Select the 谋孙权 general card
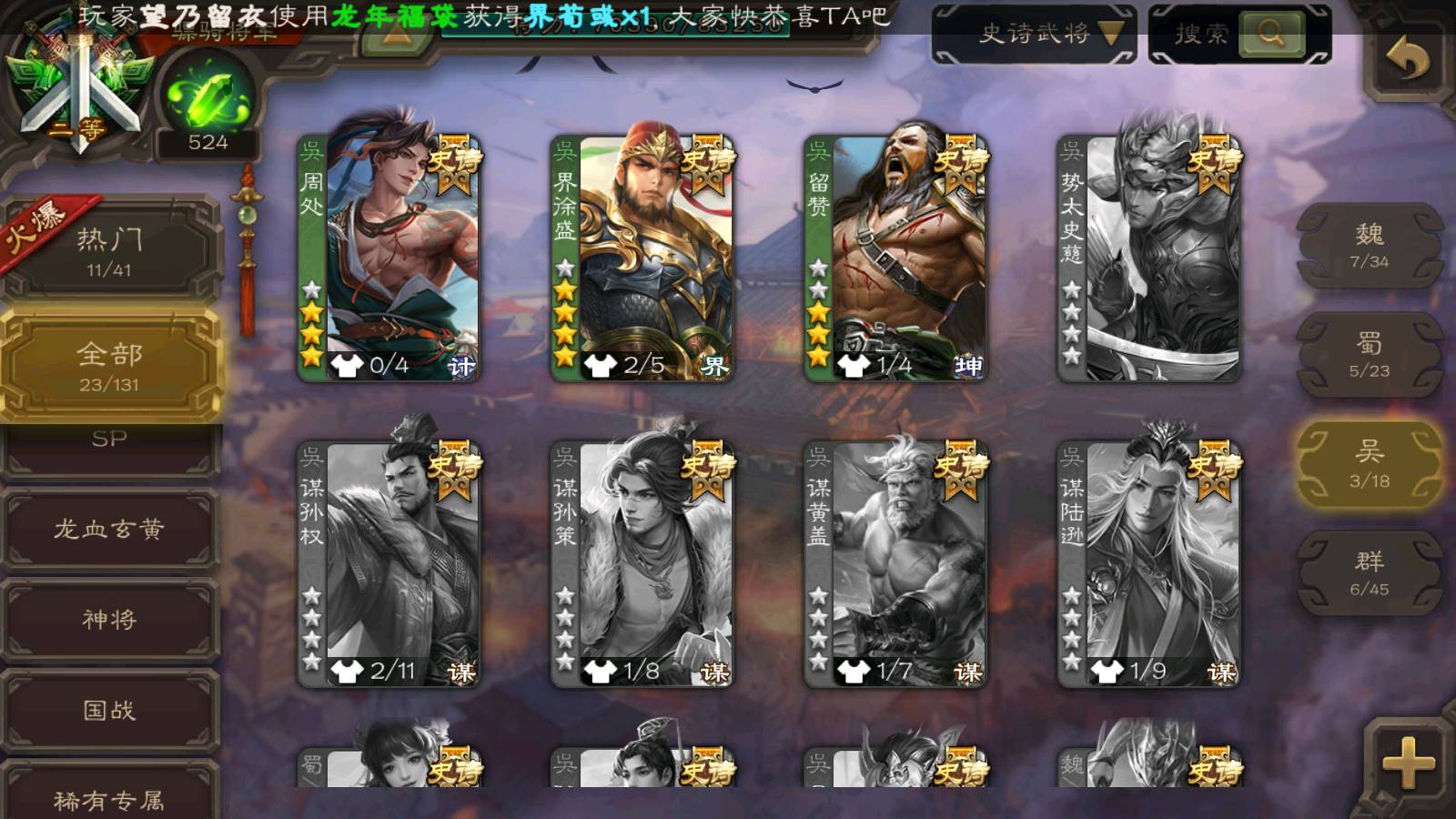The width and height of the screenshot is (1456, 819). [389, 564]
